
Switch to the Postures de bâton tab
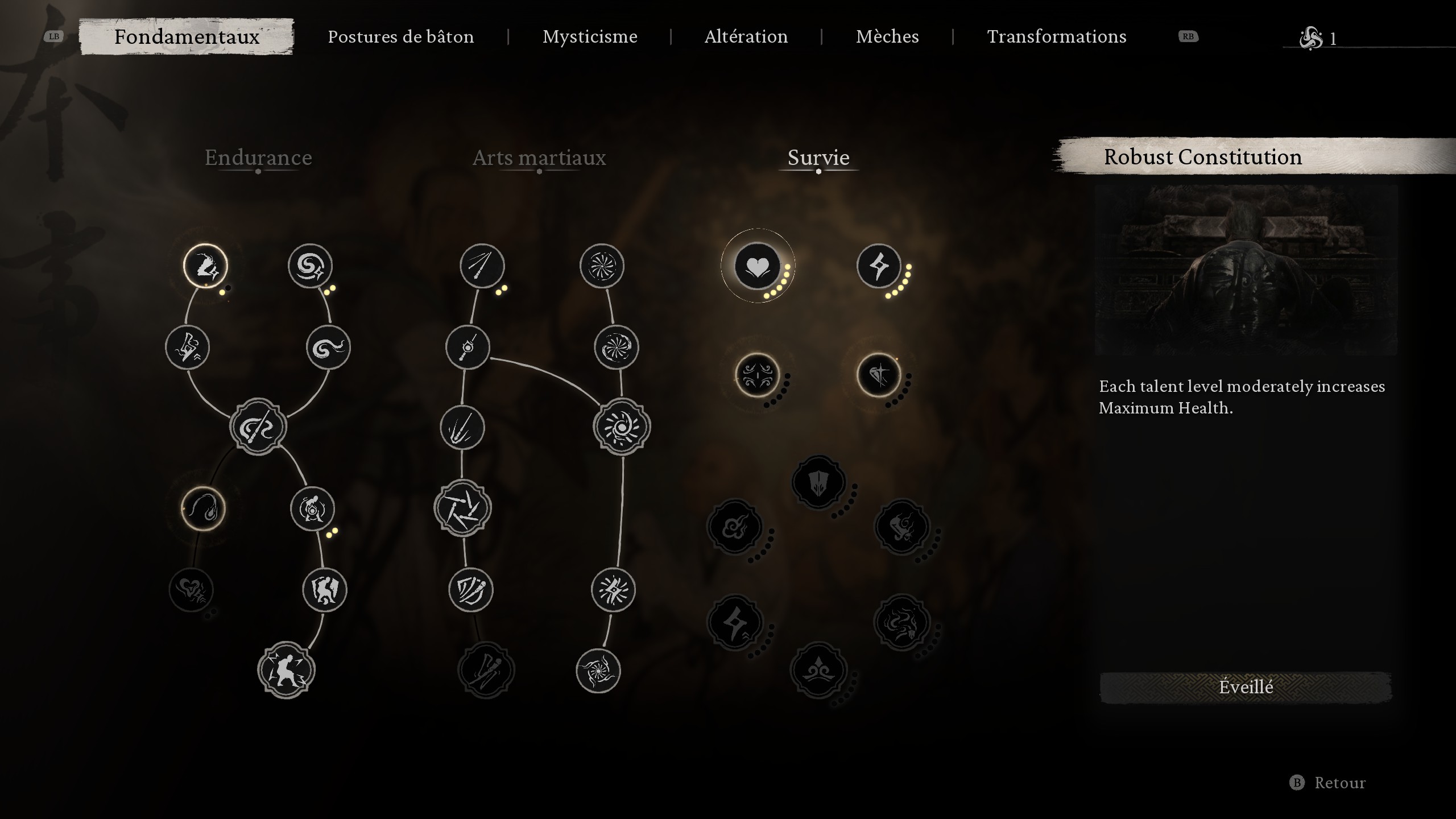tap(401, 36)
